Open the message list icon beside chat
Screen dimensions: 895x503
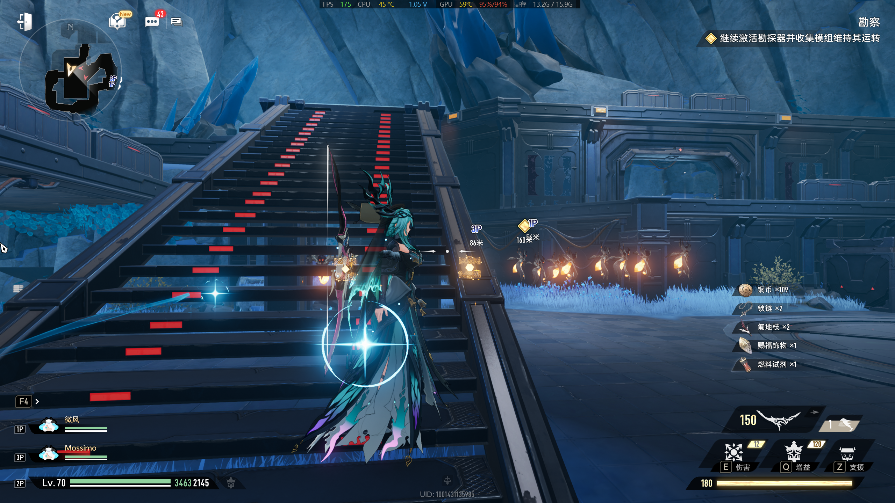point(177,20)
